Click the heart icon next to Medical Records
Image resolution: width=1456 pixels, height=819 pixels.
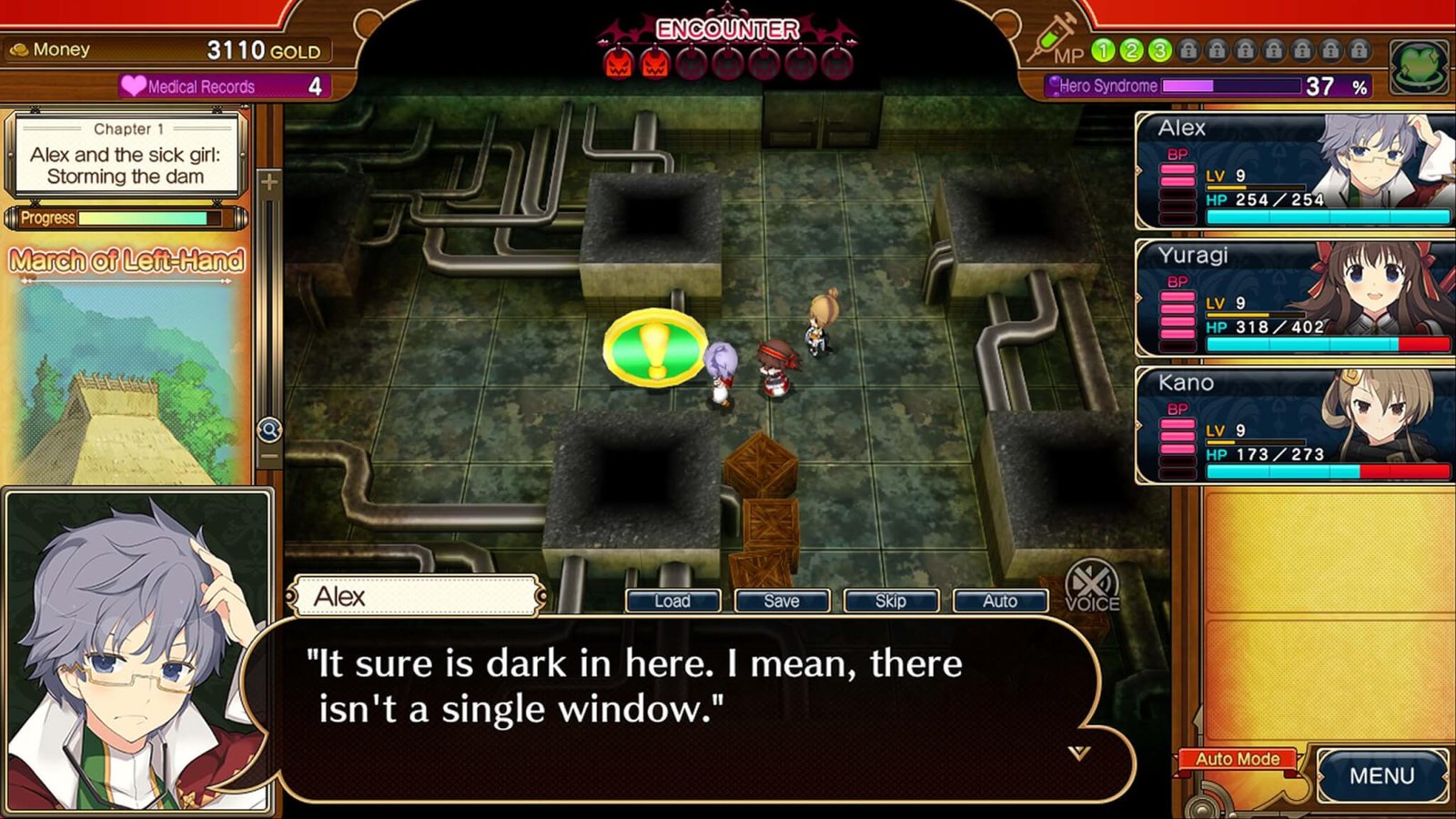[x=135, y=86]
